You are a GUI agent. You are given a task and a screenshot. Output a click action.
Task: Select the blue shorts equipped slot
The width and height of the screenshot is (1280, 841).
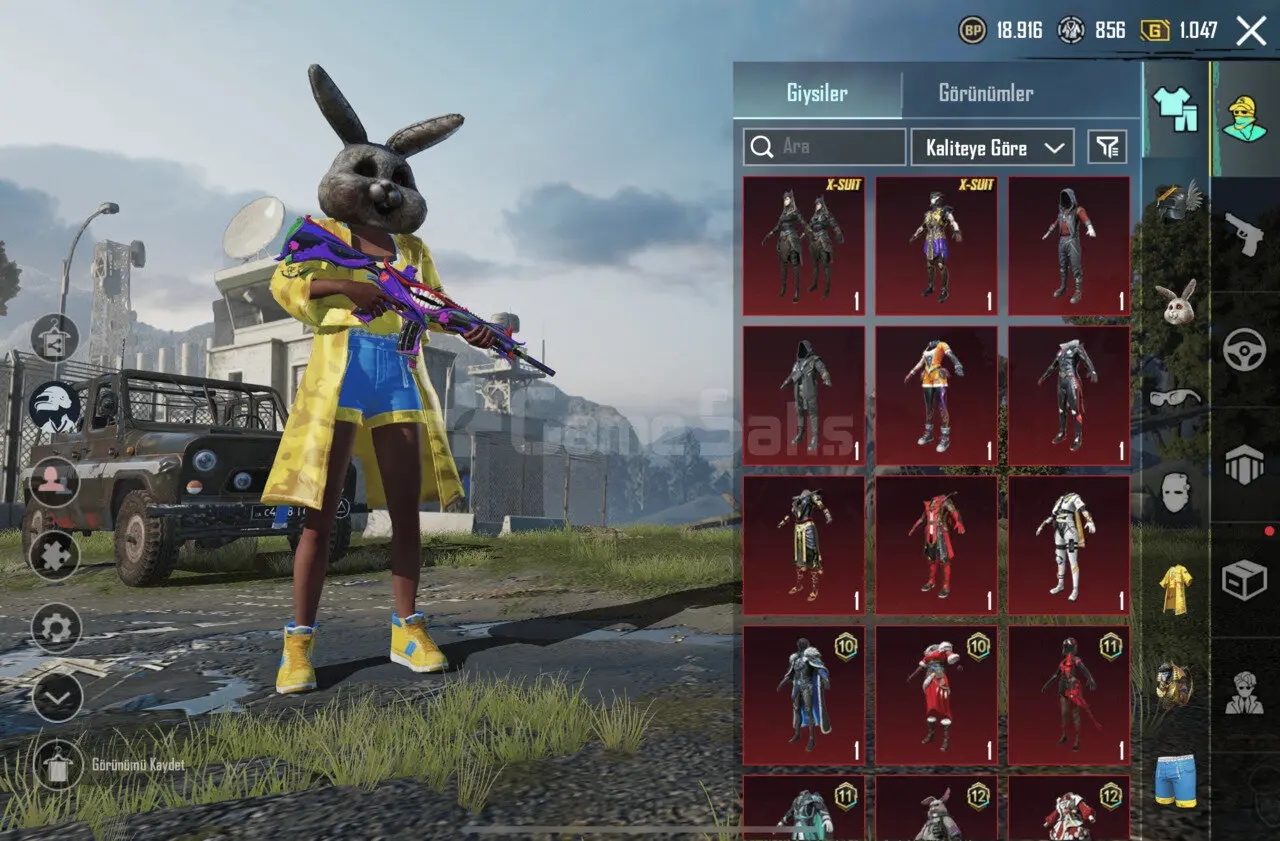point(1176,780)
